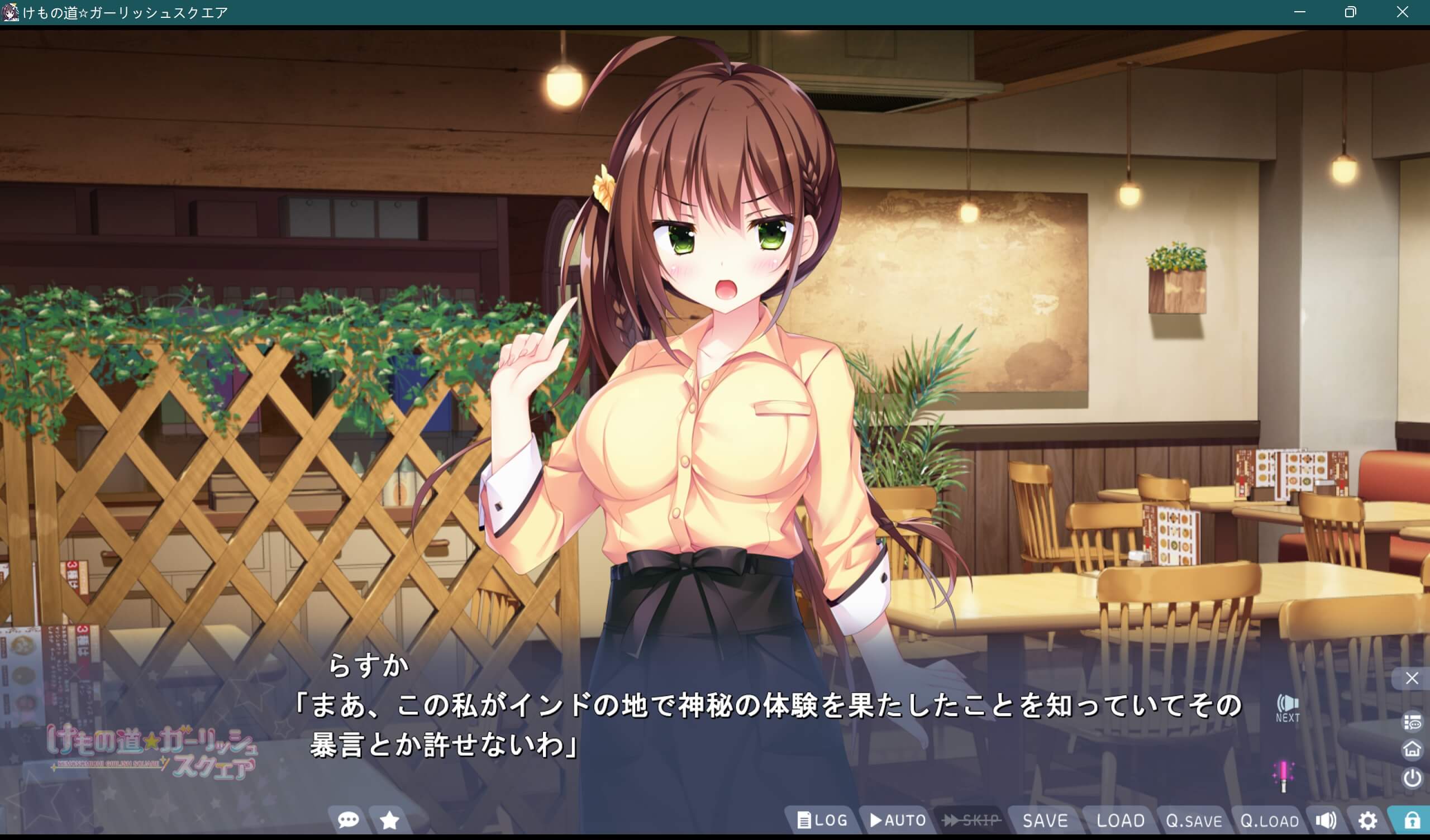This screenshot has height=840, width=1430.
Task: Open the LOAD game screen
Action: click(1120, 820)
